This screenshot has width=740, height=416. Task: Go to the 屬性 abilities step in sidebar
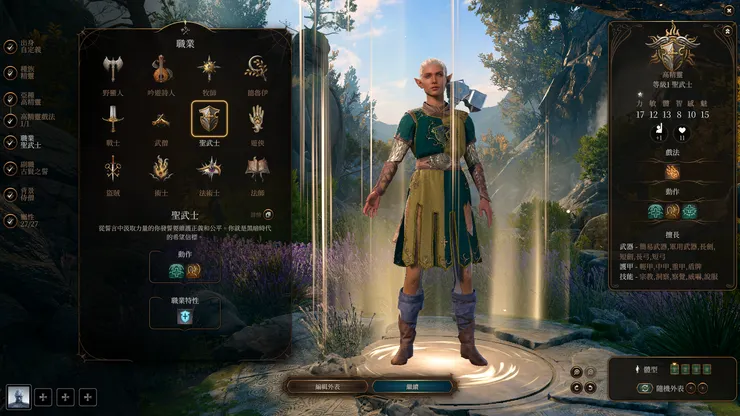27,217
